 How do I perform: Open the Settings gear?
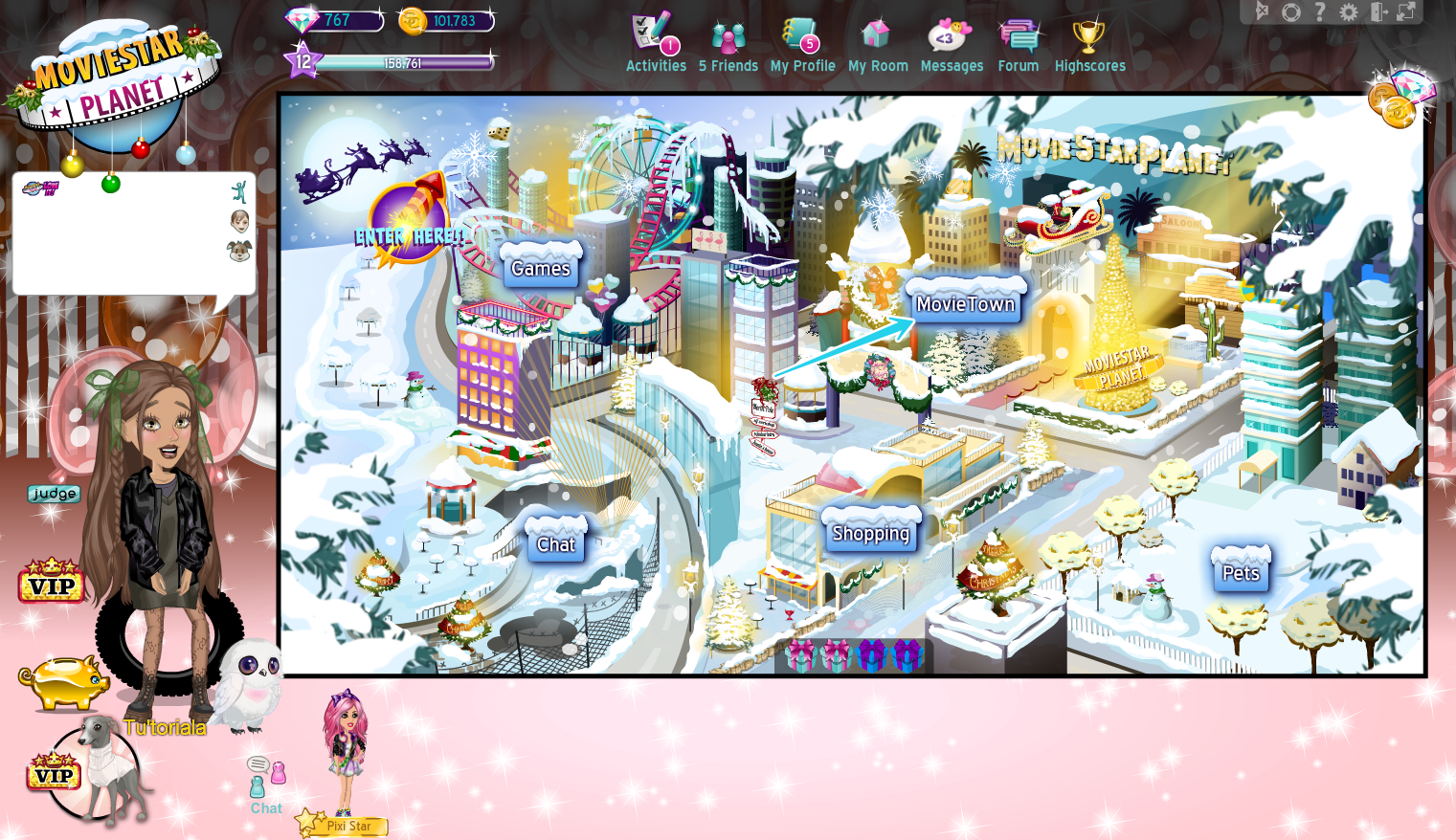pyautogui.click(x=1350, y=11)
